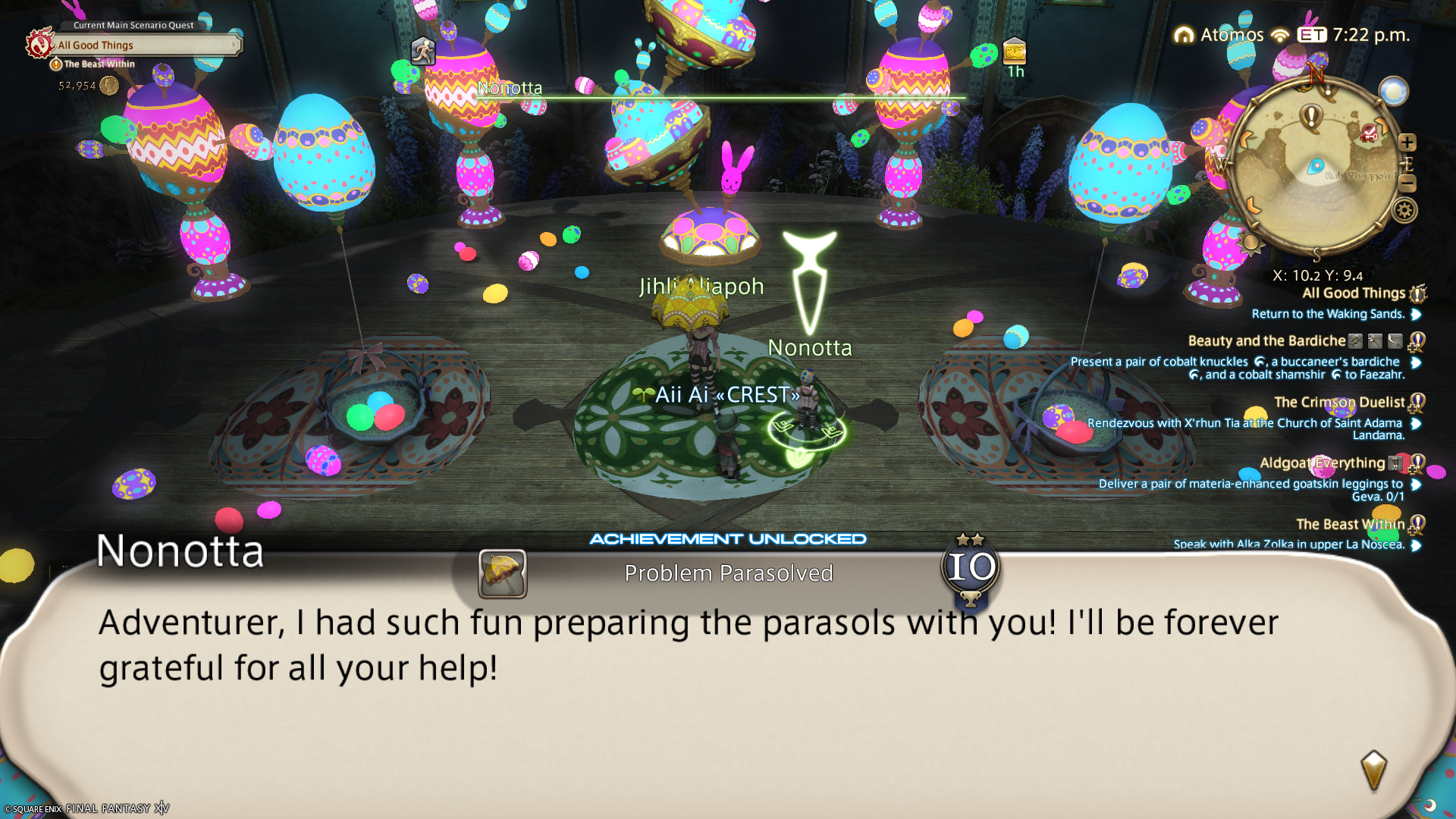The image size is (1456, 819).
Task: Open the All Good Things entry in quest list
Action: click(x=1353, y=293)
